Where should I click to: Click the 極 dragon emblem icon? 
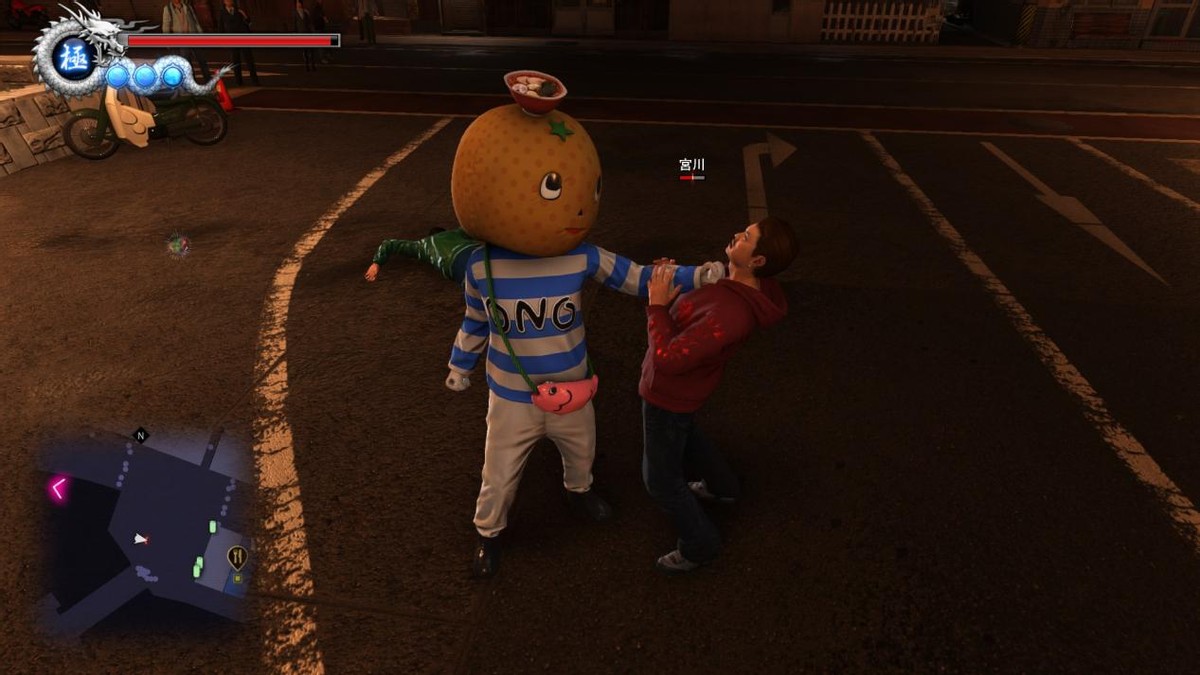[74, 58]
